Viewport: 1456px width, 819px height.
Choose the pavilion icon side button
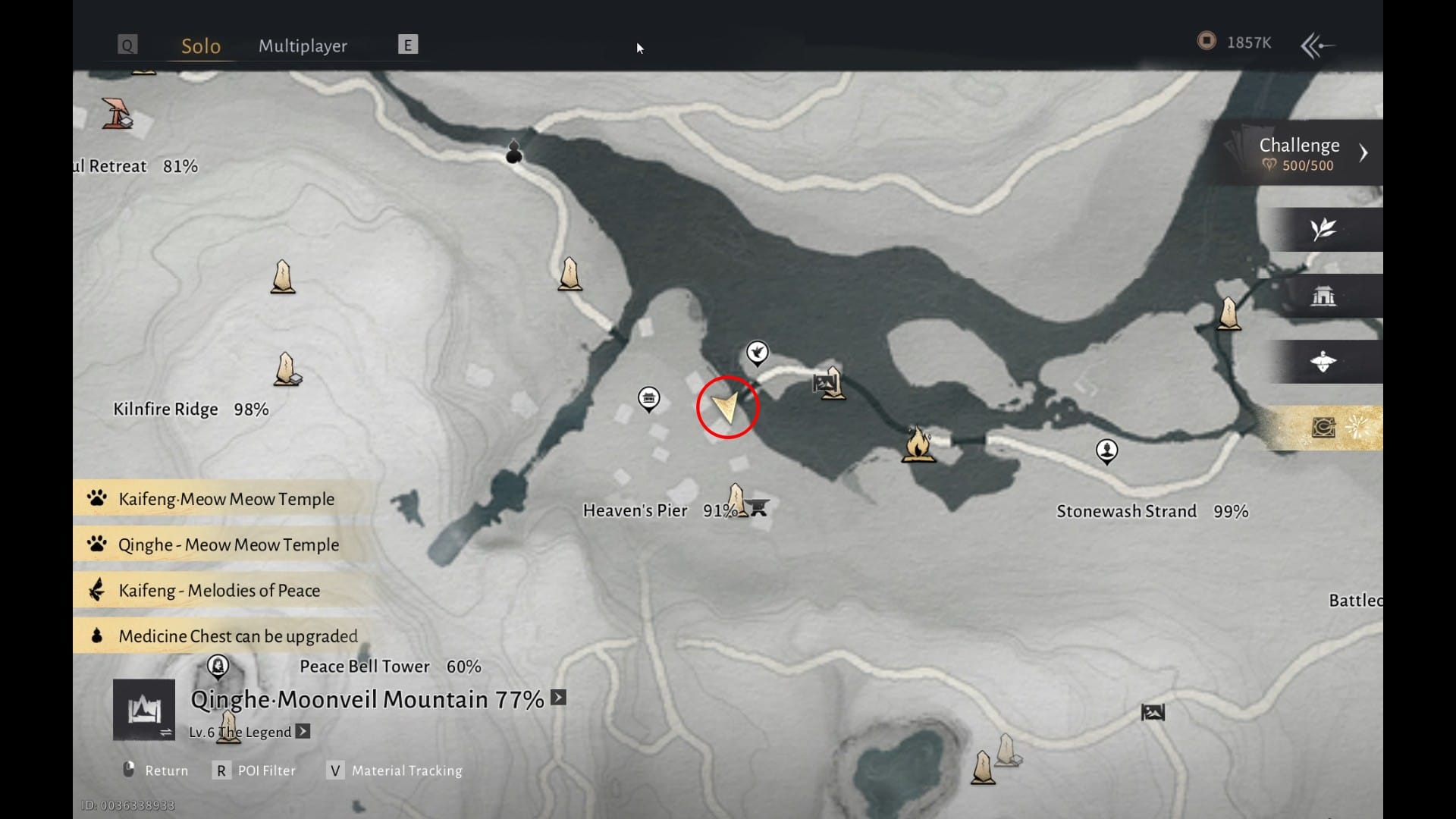click(1323, 296)
